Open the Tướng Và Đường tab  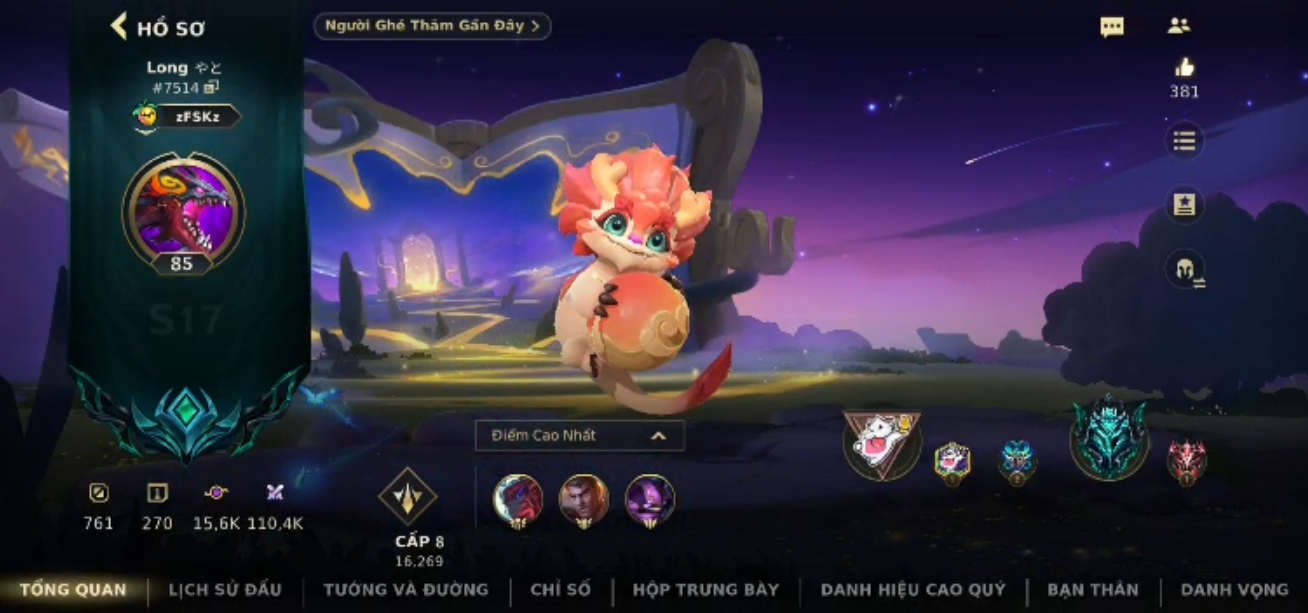(406, 590)
